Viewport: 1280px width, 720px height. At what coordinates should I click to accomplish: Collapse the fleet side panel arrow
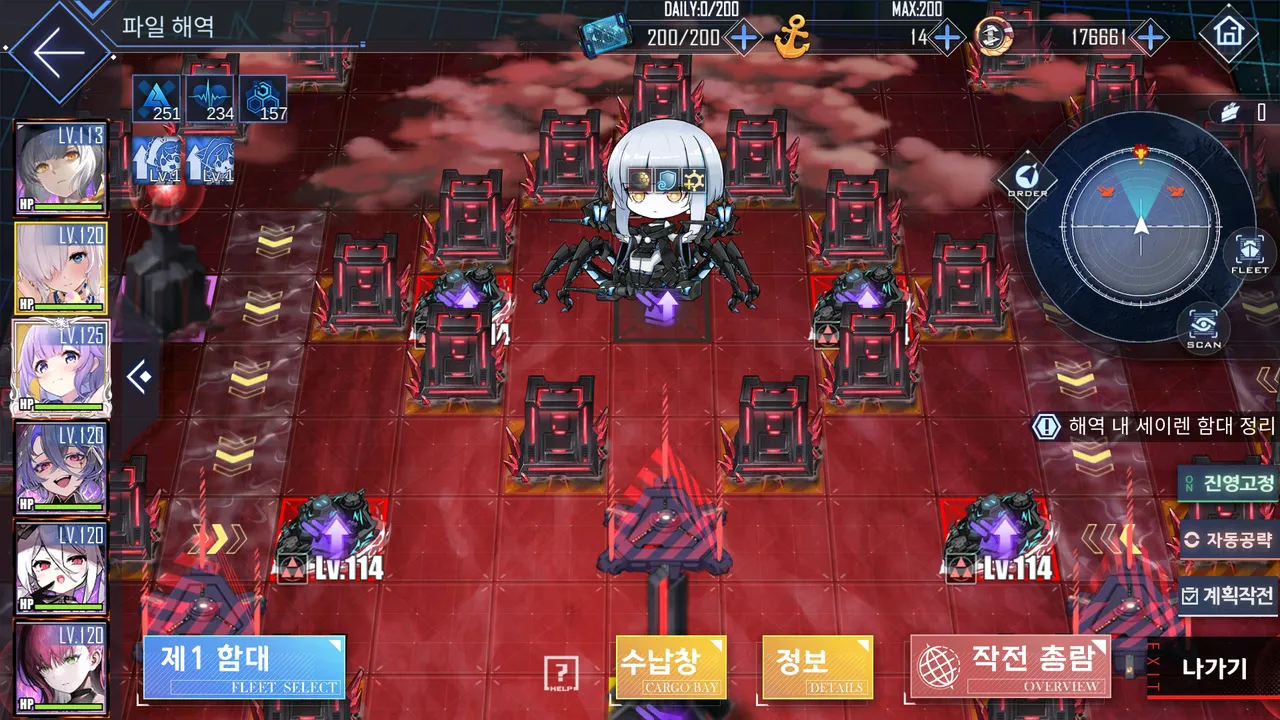click(x=139, y=378)
